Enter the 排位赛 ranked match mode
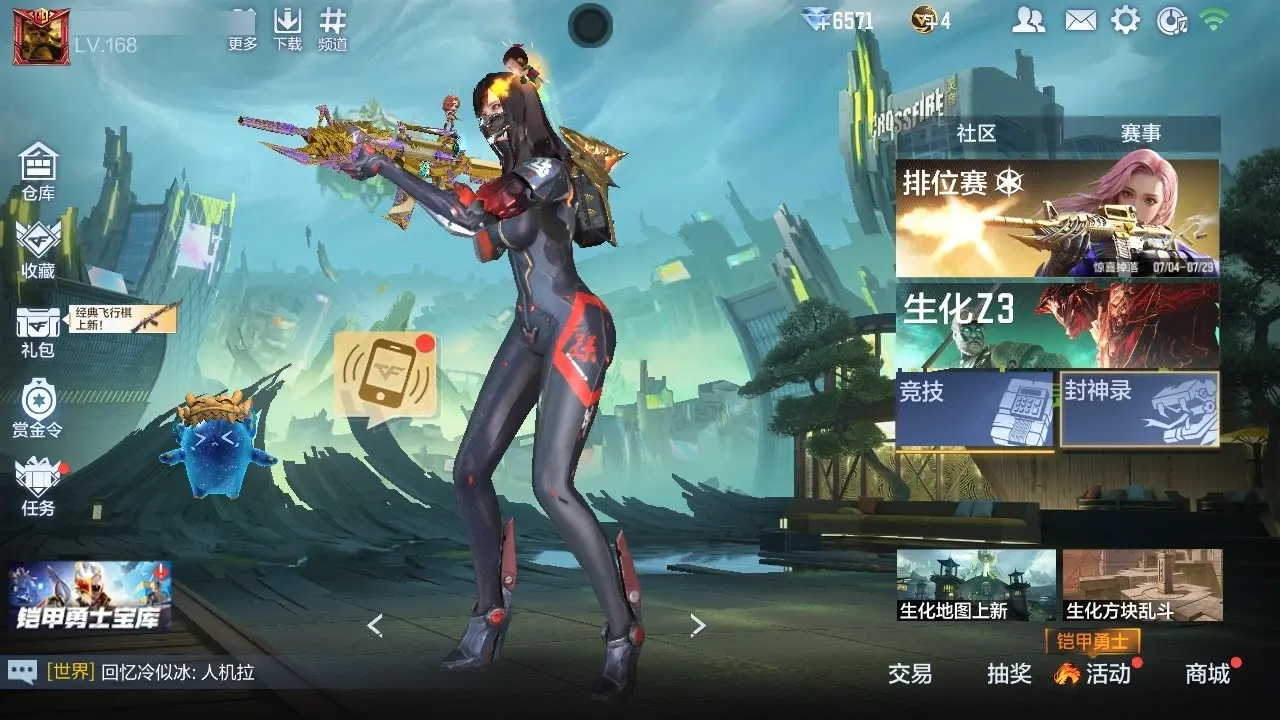Screen dimensions: 1280x720 pos(1057,218)
